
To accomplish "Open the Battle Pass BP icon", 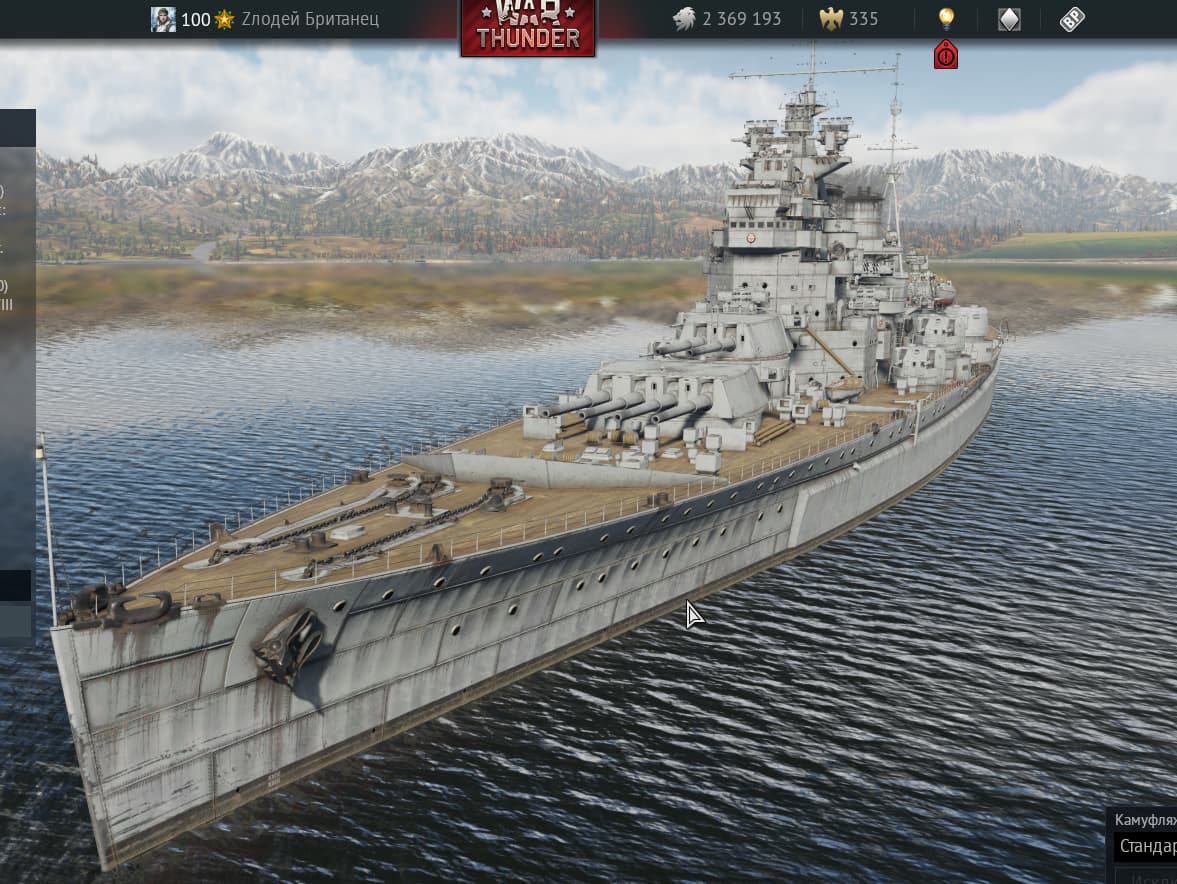I will (1072, 19).
